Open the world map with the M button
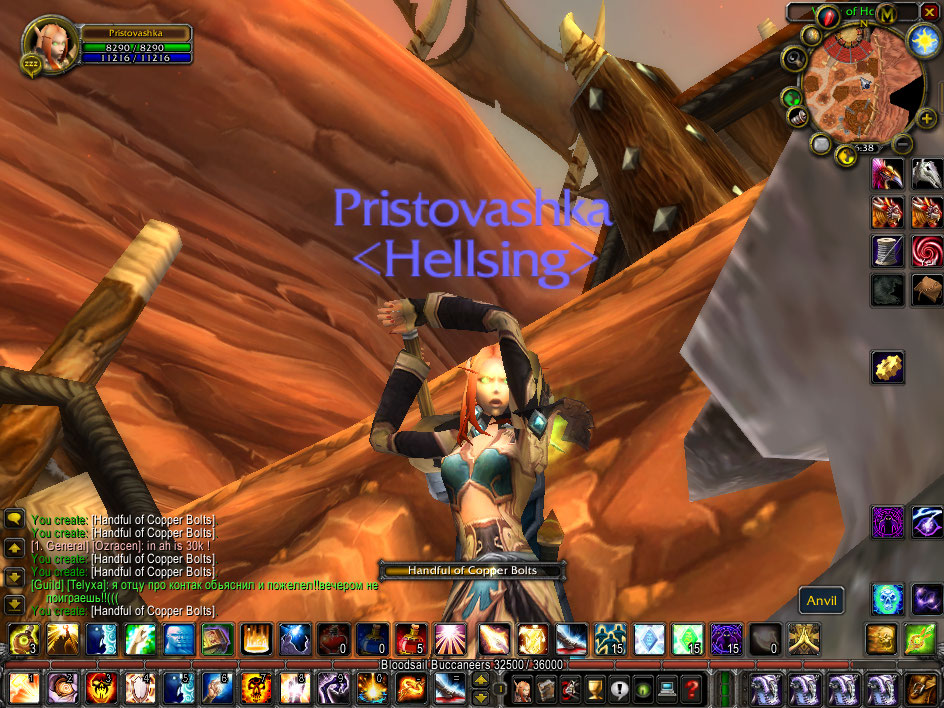The image size is (944, 708). pyautogui.click(x=885, y=12)
